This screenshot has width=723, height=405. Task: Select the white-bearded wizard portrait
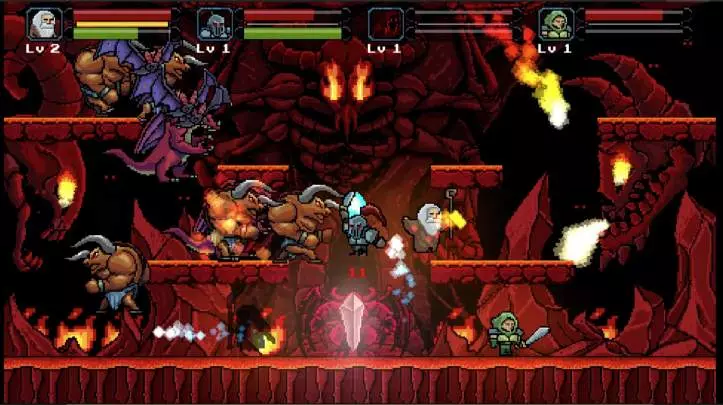[44, 23]
